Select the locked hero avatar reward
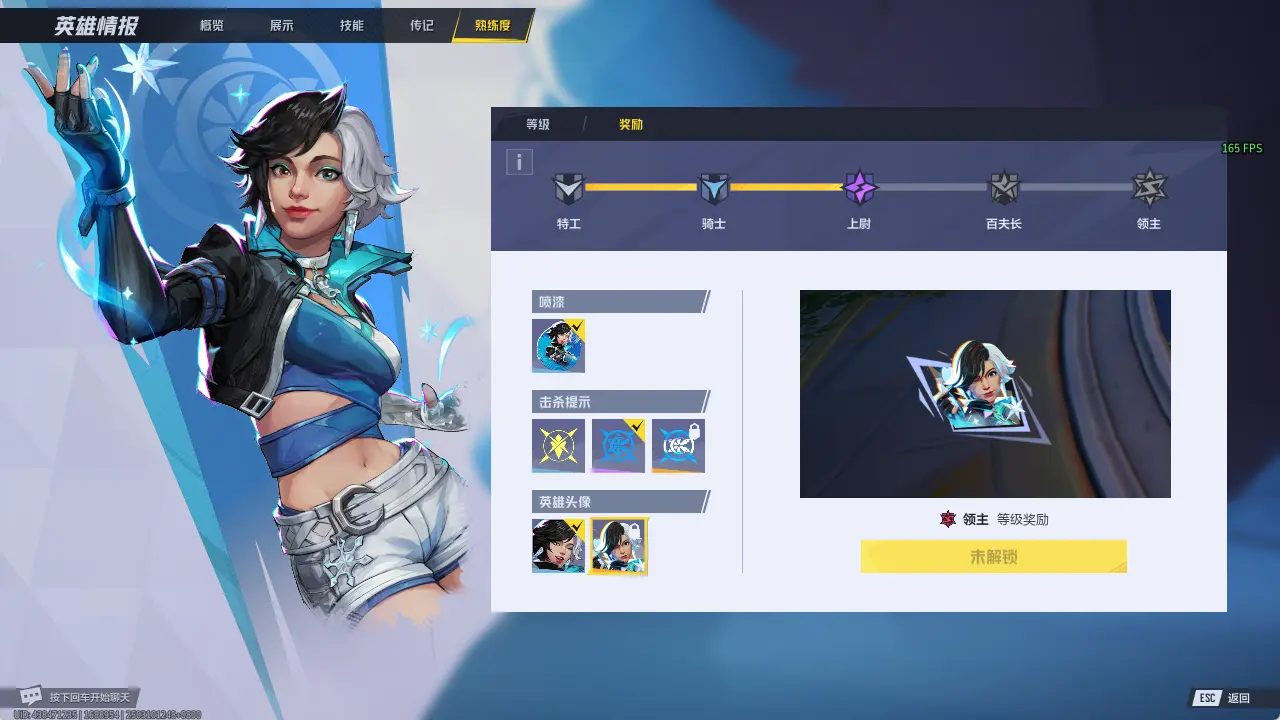Screen dimensions: 1280x720 click(618, 545)
